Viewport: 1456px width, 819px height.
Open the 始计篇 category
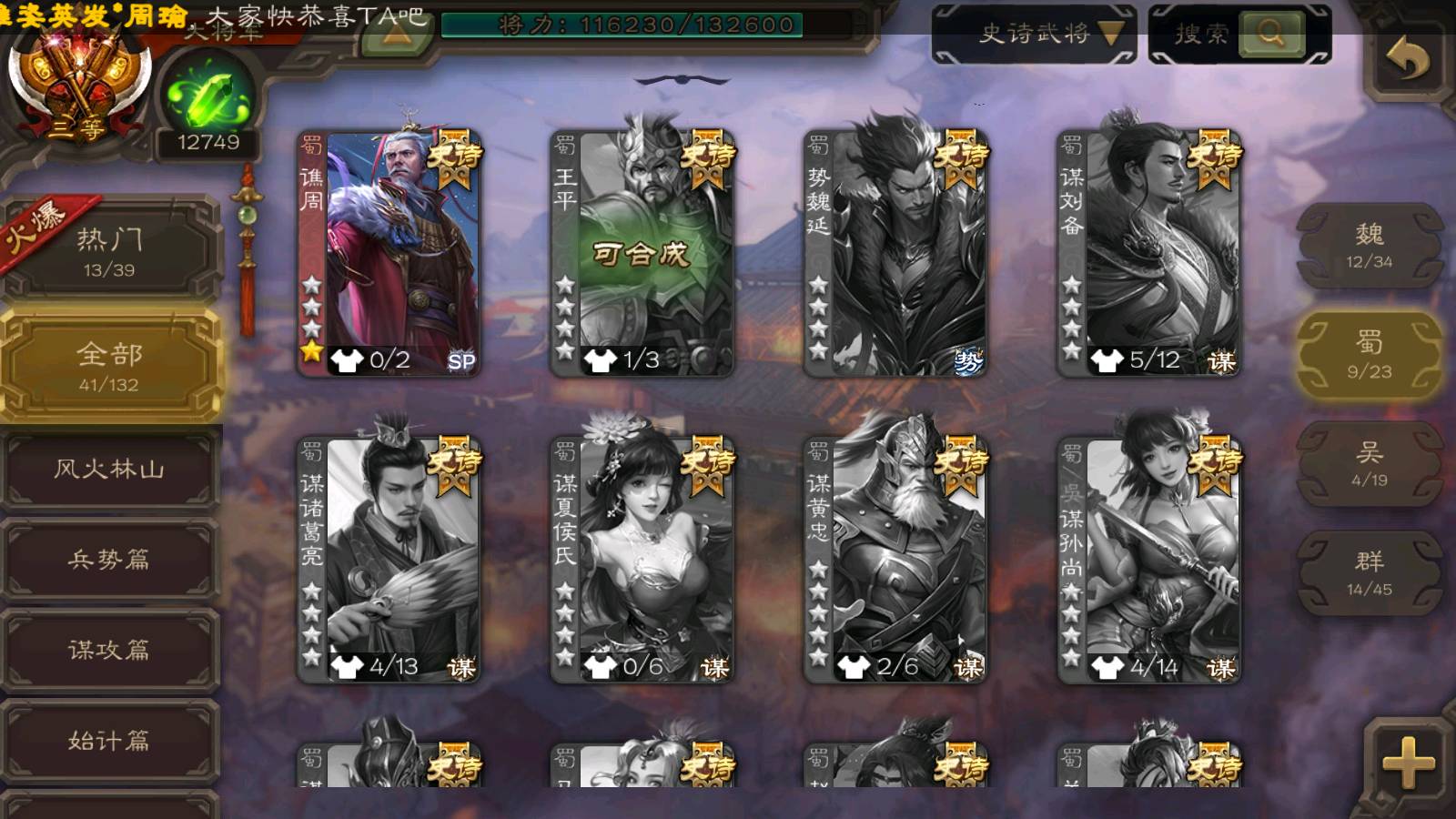[x=109, y=741]
